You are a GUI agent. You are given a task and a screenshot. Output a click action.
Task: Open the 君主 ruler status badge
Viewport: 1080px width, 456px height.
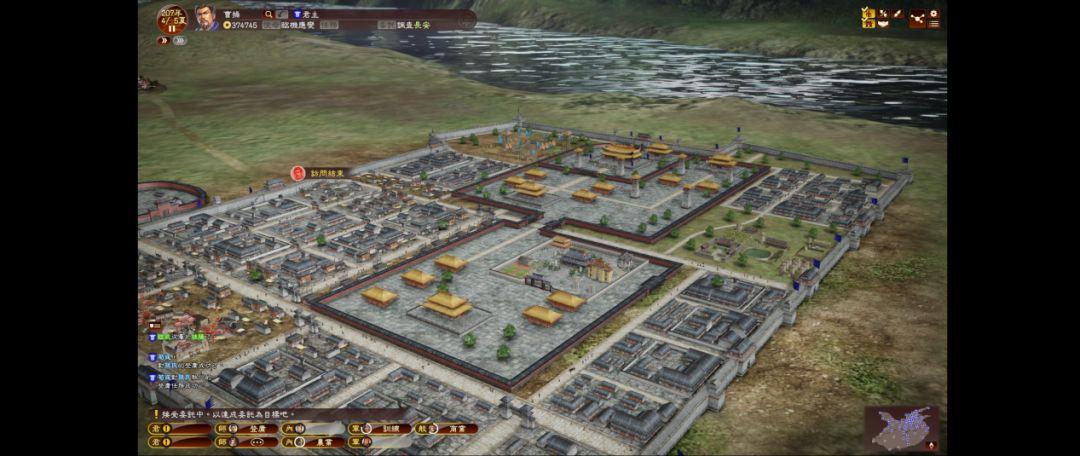tap(302, 15)
